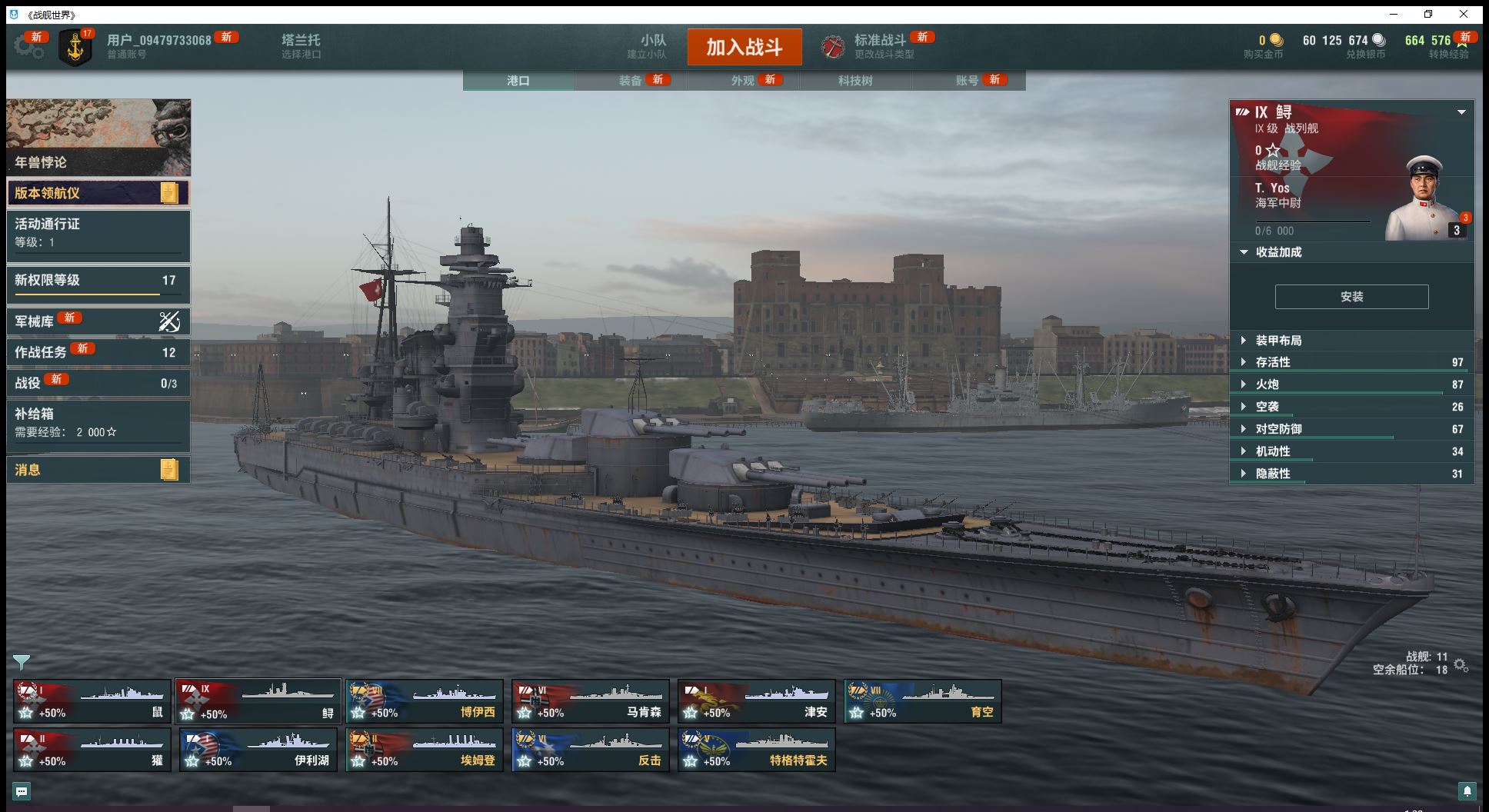Open the chat window icon
This screenshot has height=812, width=1489.
[22, 791]
